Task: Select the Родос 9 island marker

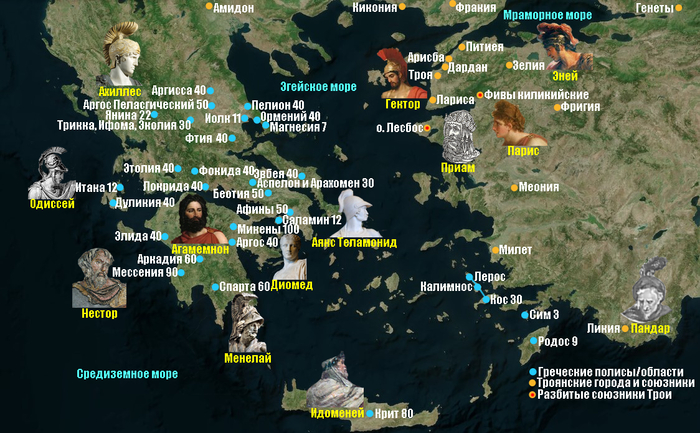Action: 531,342
